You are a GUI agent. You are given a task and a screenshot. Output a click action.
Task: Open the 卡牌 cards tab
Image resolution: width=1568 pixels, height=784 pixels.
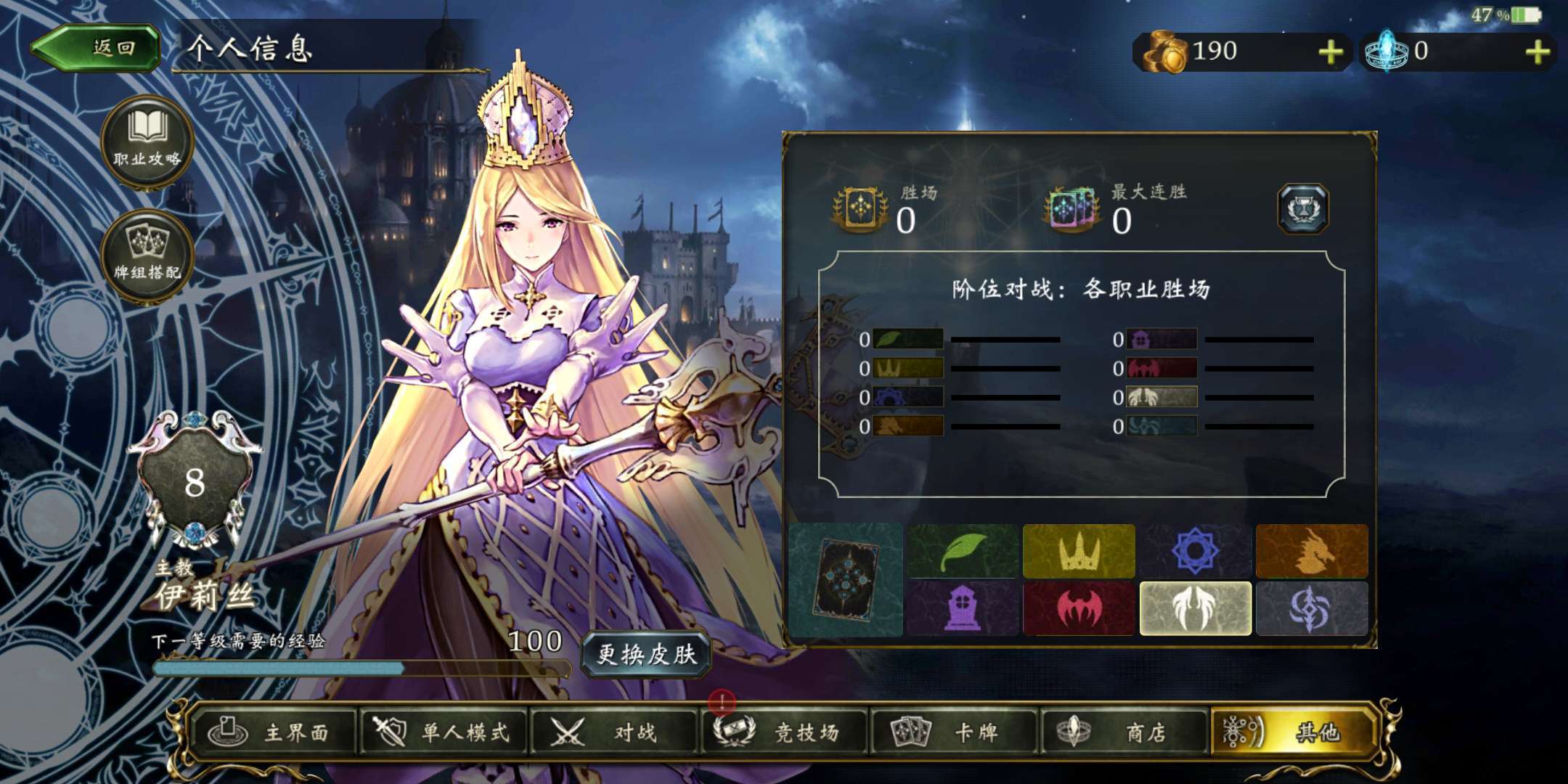tap(954, 732)
